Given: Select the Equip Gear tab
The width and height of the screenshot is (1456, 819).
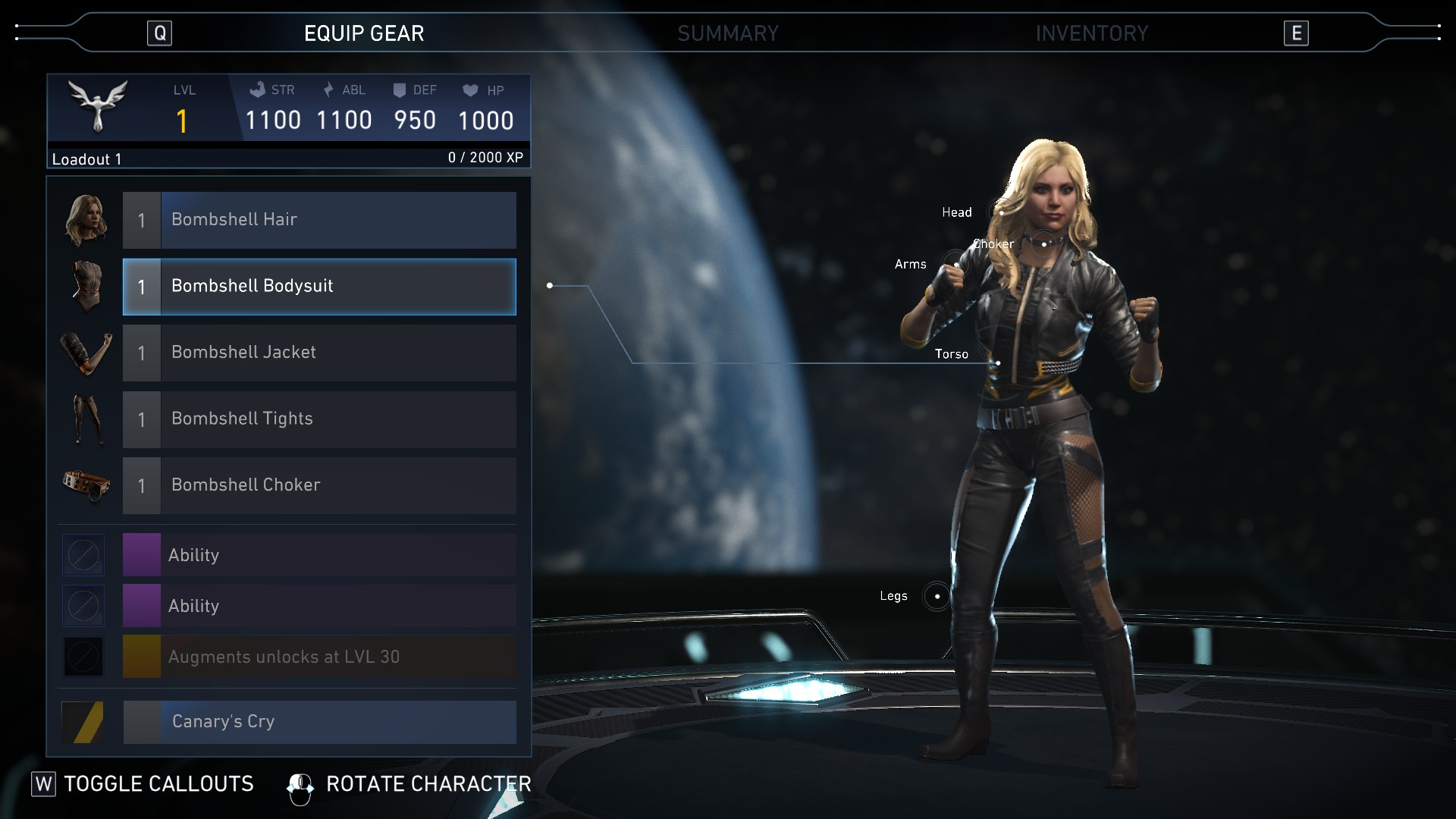Looking at the screenshot, I should coord(364,33).
